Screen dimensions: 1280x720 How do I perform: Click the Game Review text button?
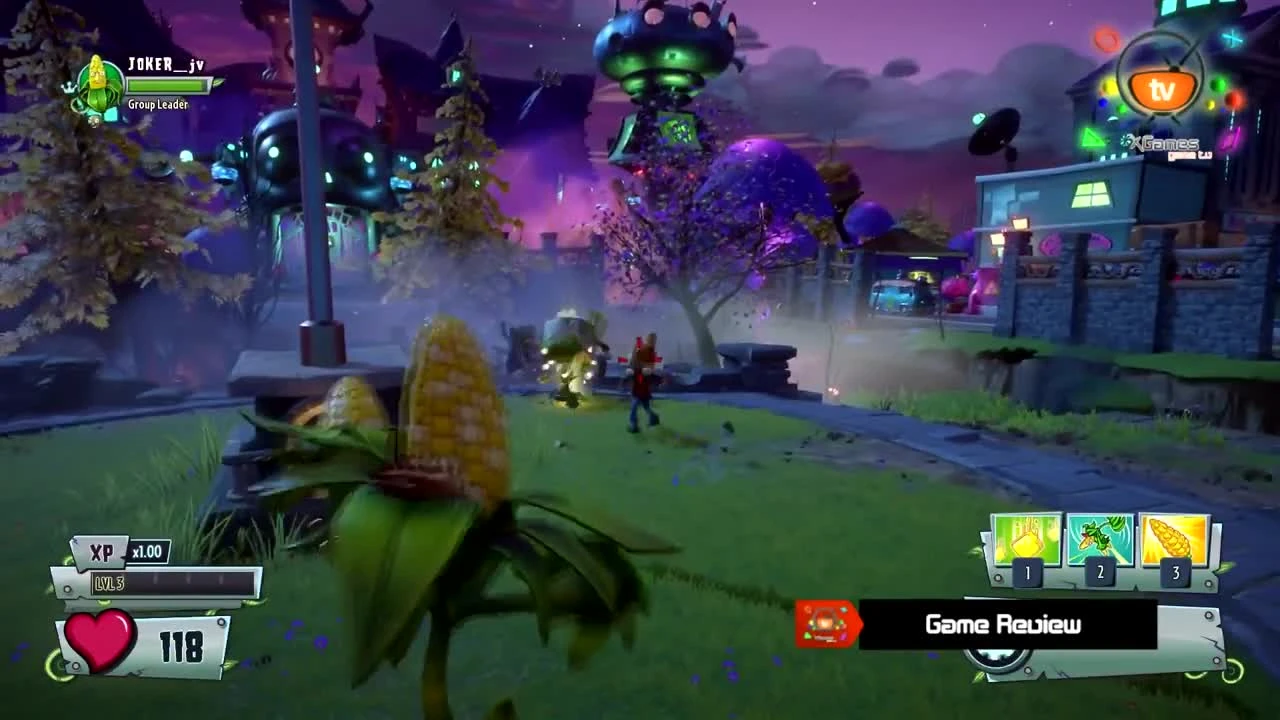click(1001, 624)
